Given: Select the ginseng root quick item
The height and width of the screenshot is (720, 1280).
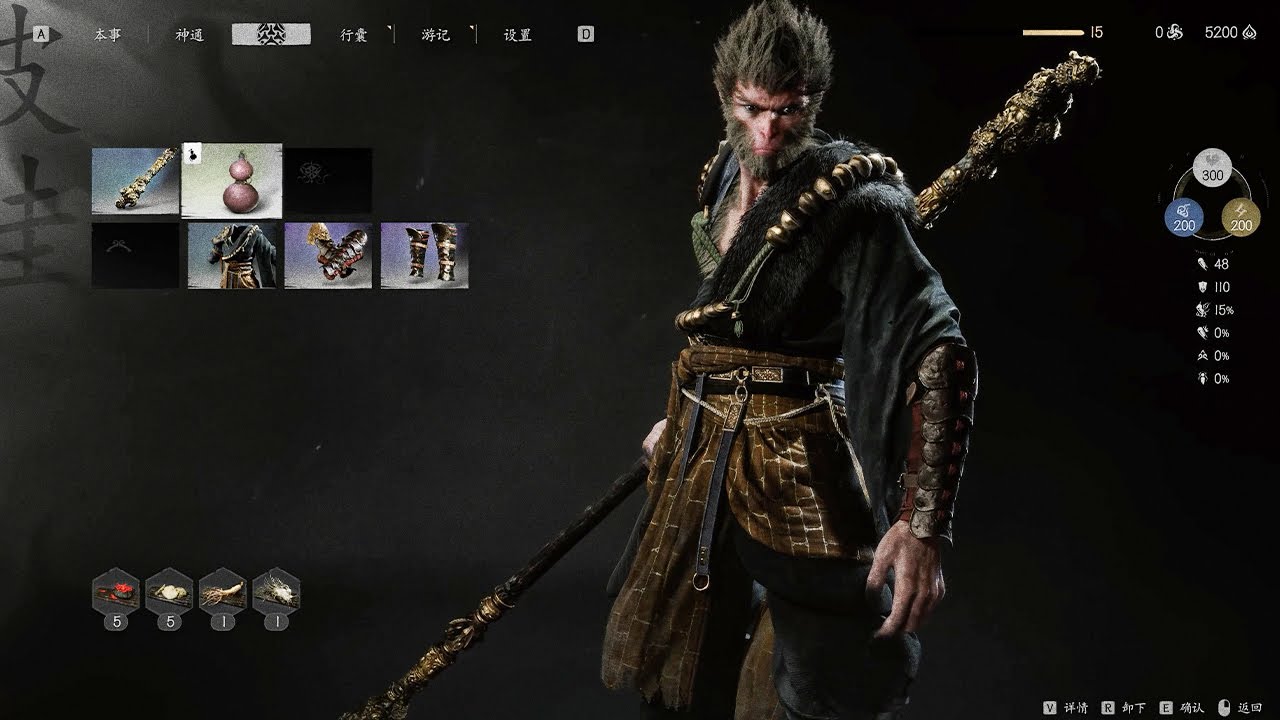Looking at the screenshot, I should [x=222, y=593].
